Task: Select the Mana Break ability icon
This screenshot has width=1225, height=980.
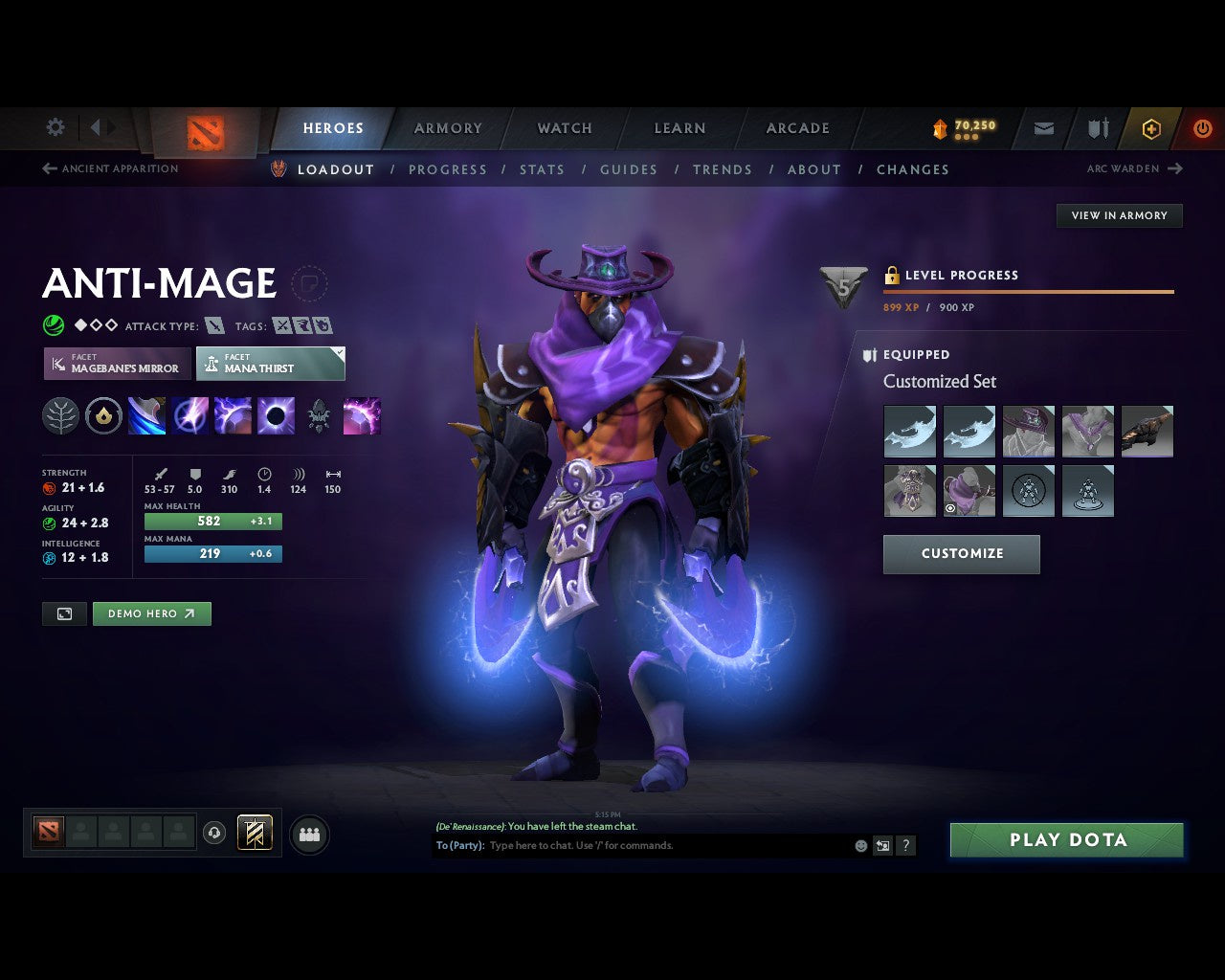Action: pos(146,414)
